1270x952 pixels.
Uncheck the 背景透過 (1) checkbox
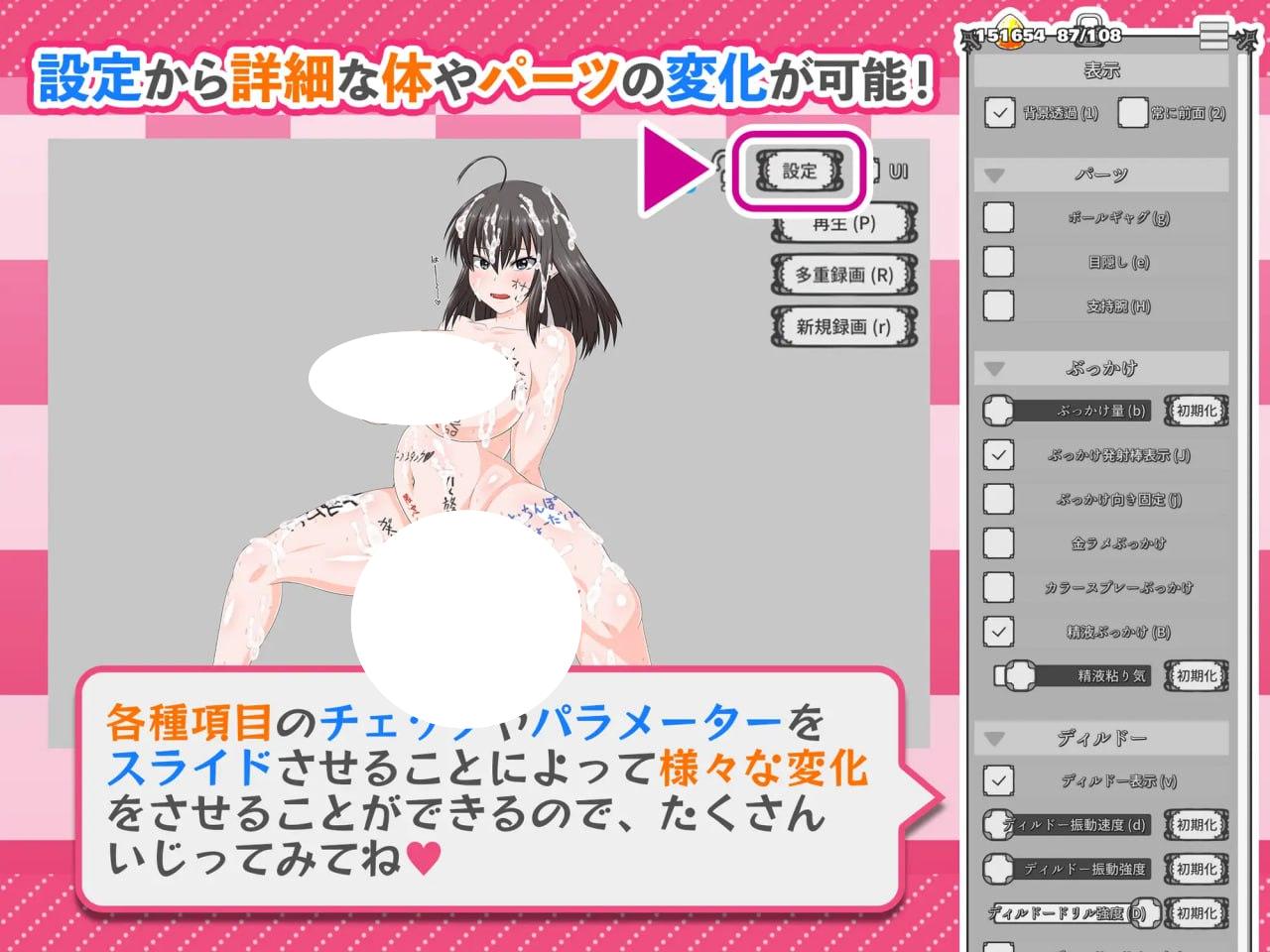click(x=999, y=114)
